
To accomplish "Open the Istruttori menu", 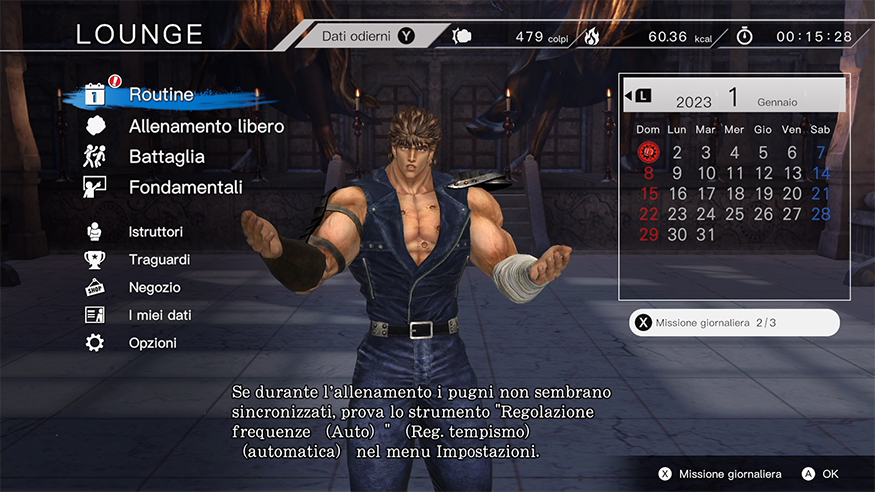I will (x=155, y=231).
